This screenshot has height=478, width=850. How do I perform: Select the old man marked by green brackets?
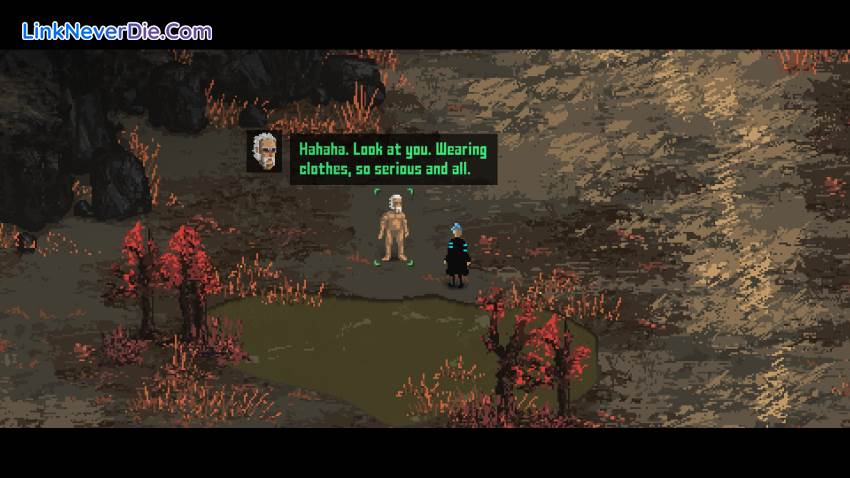(393, 229)
